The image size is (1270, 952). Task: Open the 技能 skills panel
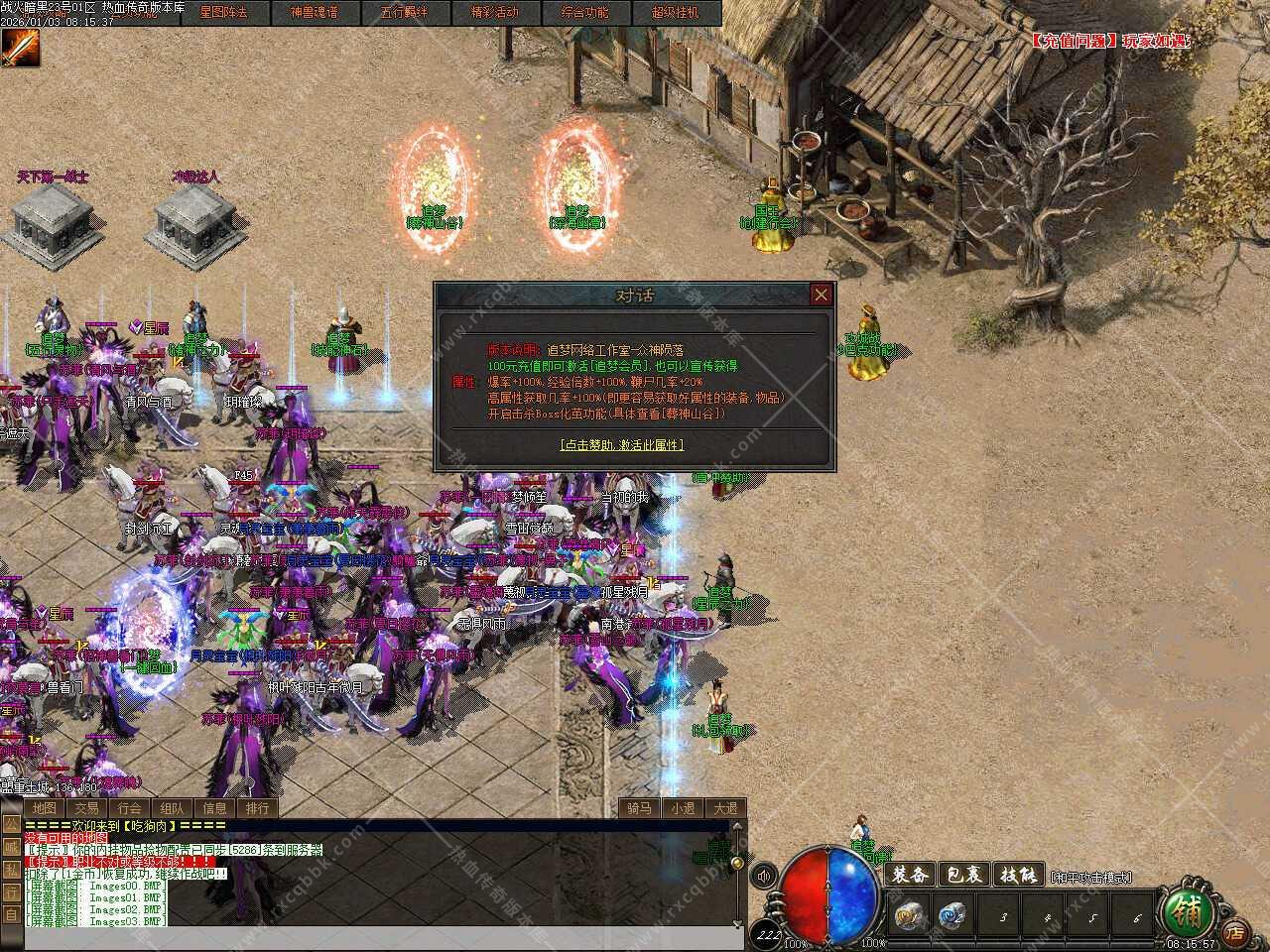click(1018, 875)
